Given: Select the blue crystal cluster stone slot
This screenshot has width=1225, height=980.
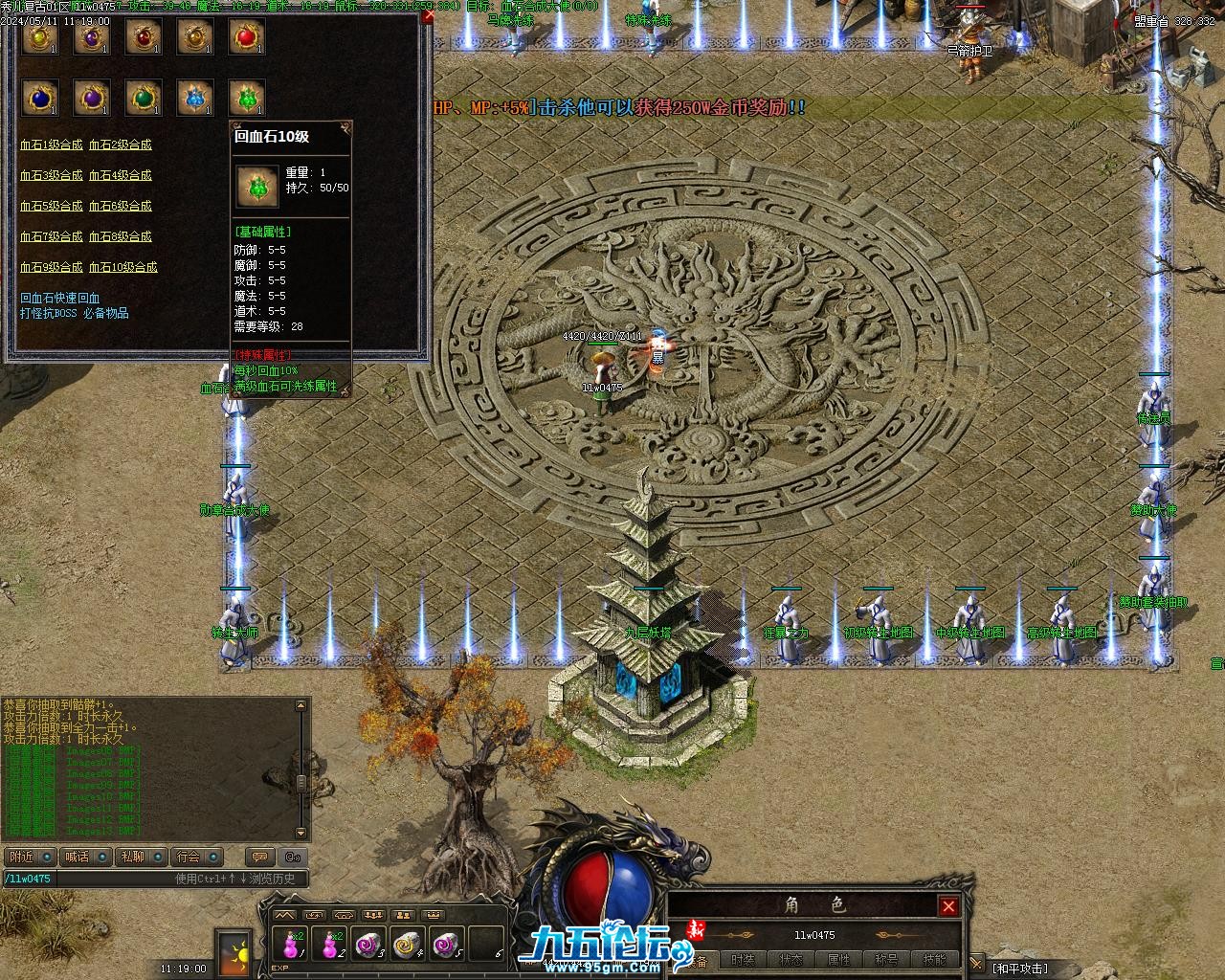Looking at the screenshot, I should (195, 97).
